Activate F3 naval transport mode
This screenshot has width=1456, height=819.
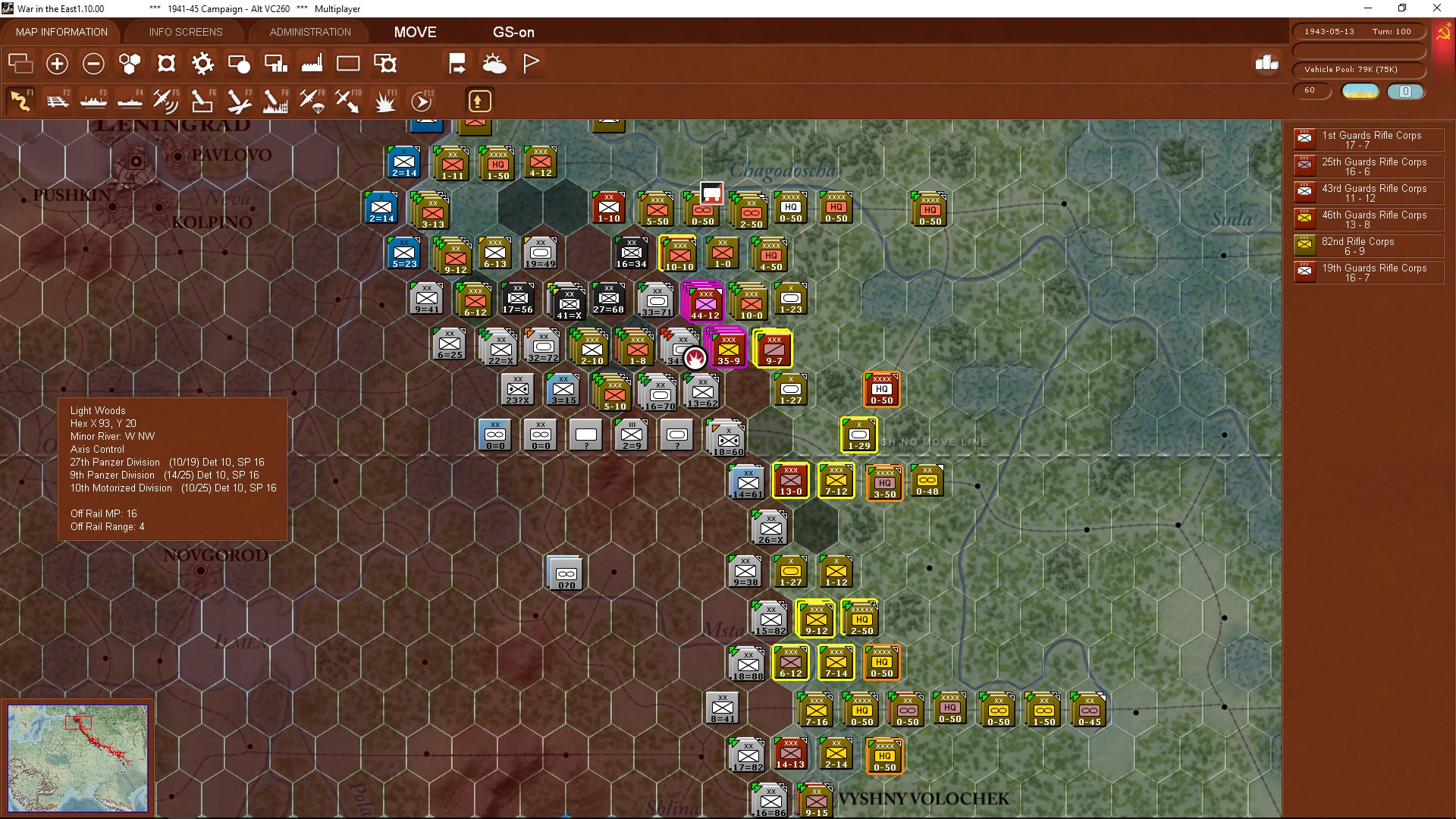coord(93,100)
